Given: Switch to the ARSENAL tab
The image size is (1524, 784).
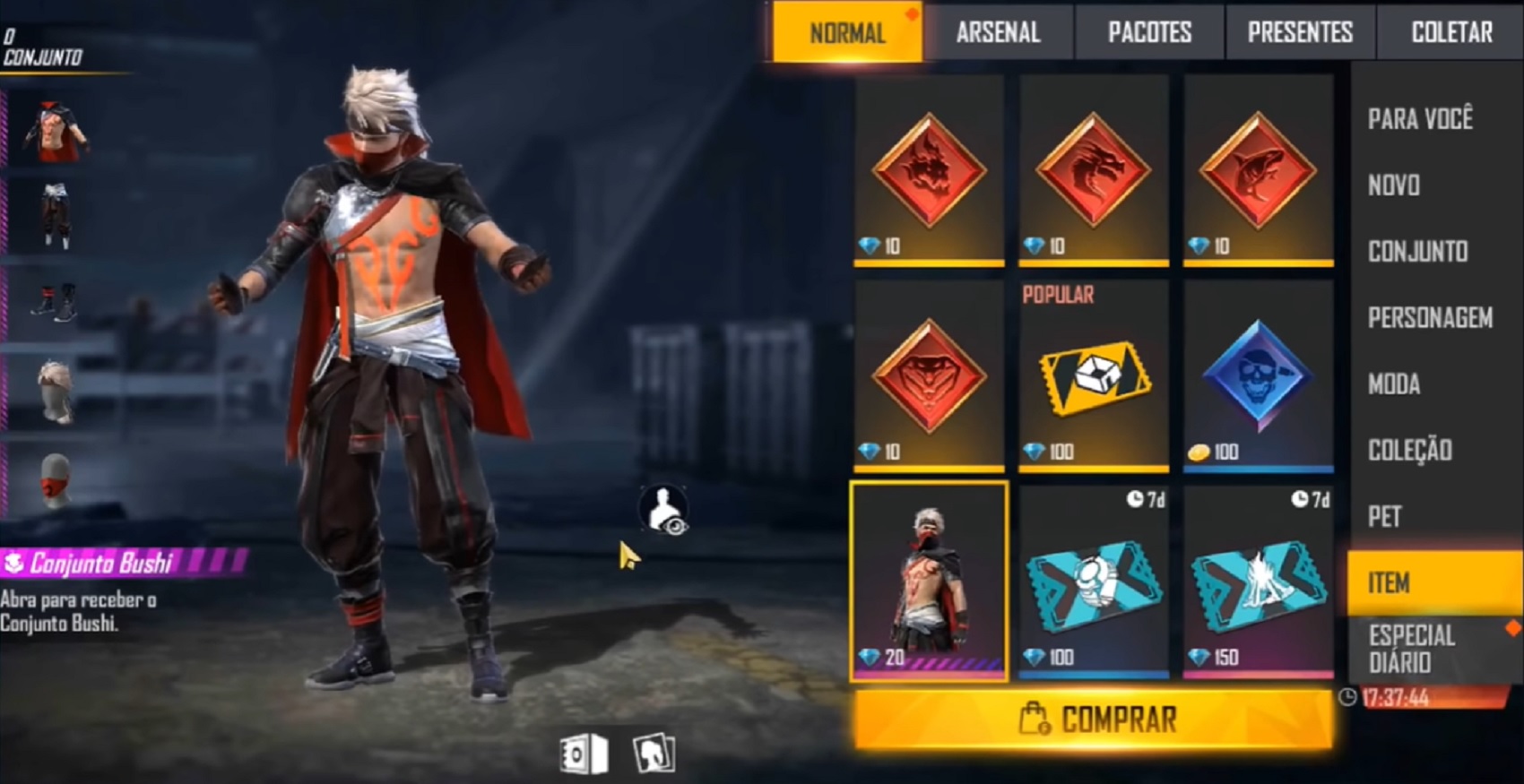Looking at the screenshot, I should click(x=998, y=32).
